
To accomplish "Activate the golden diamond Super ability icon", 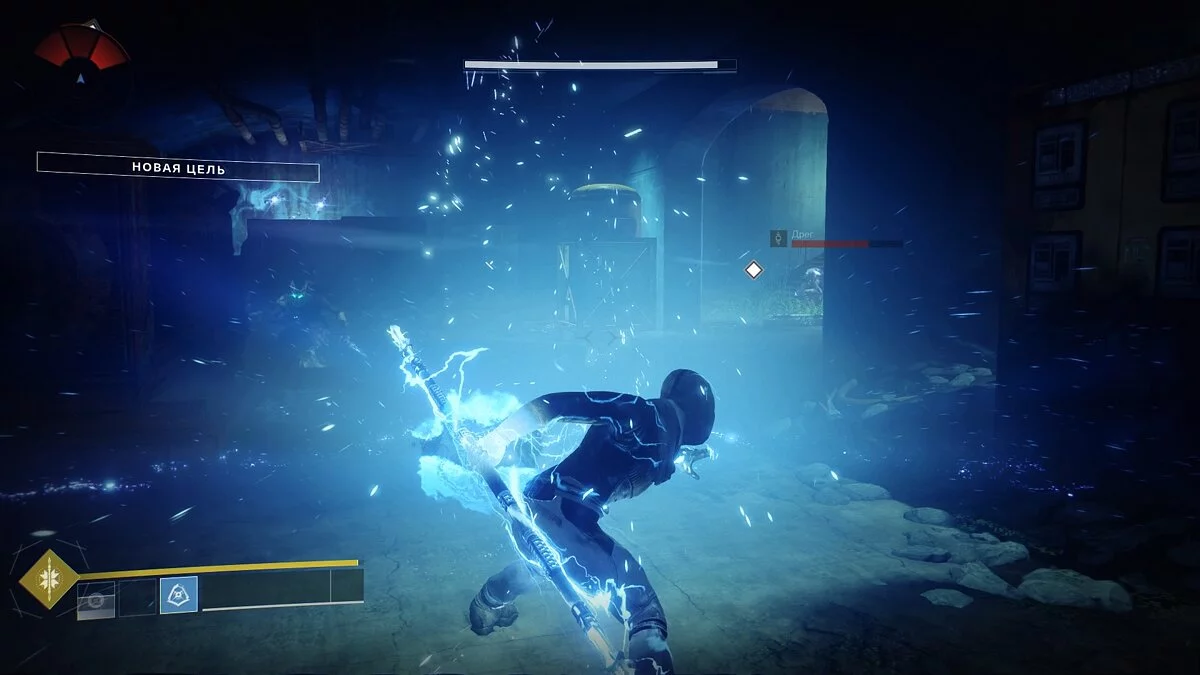I will click(x=47, y=579).
